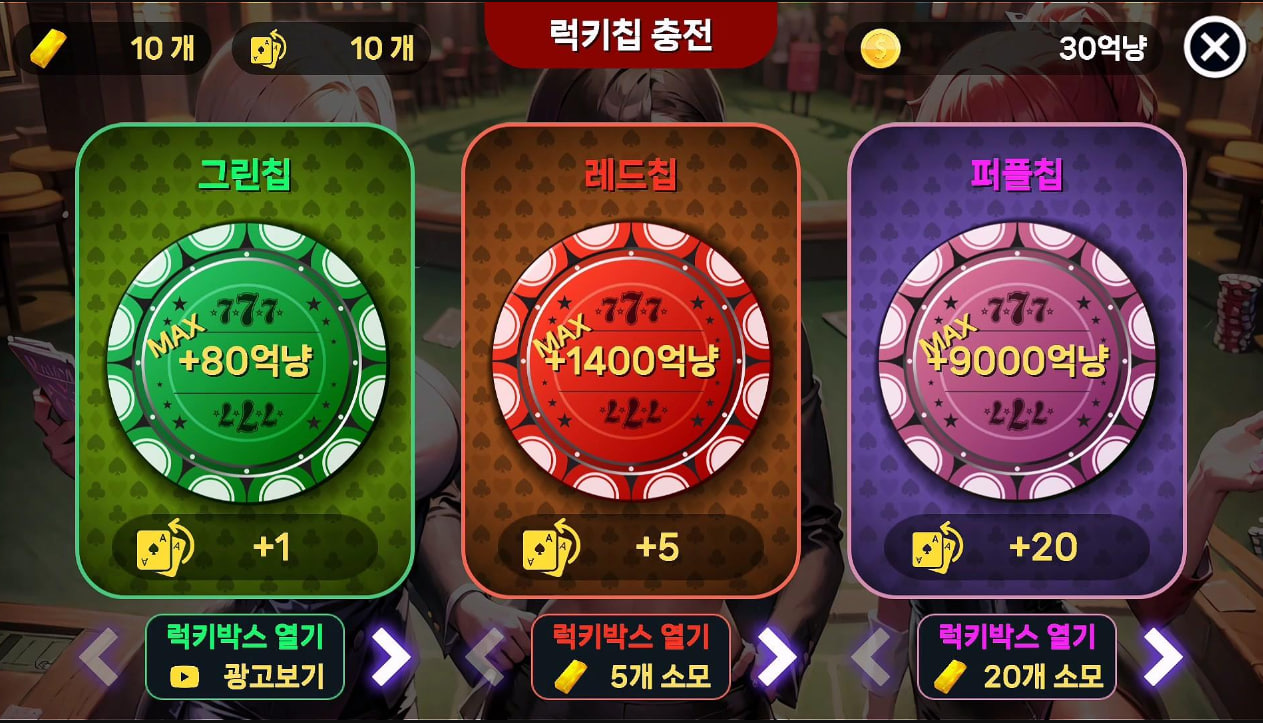Click left arrow beside red chip button
The height and width of the screenshot is (723, 1263).
pyautogui.click(x=485, y=657)
